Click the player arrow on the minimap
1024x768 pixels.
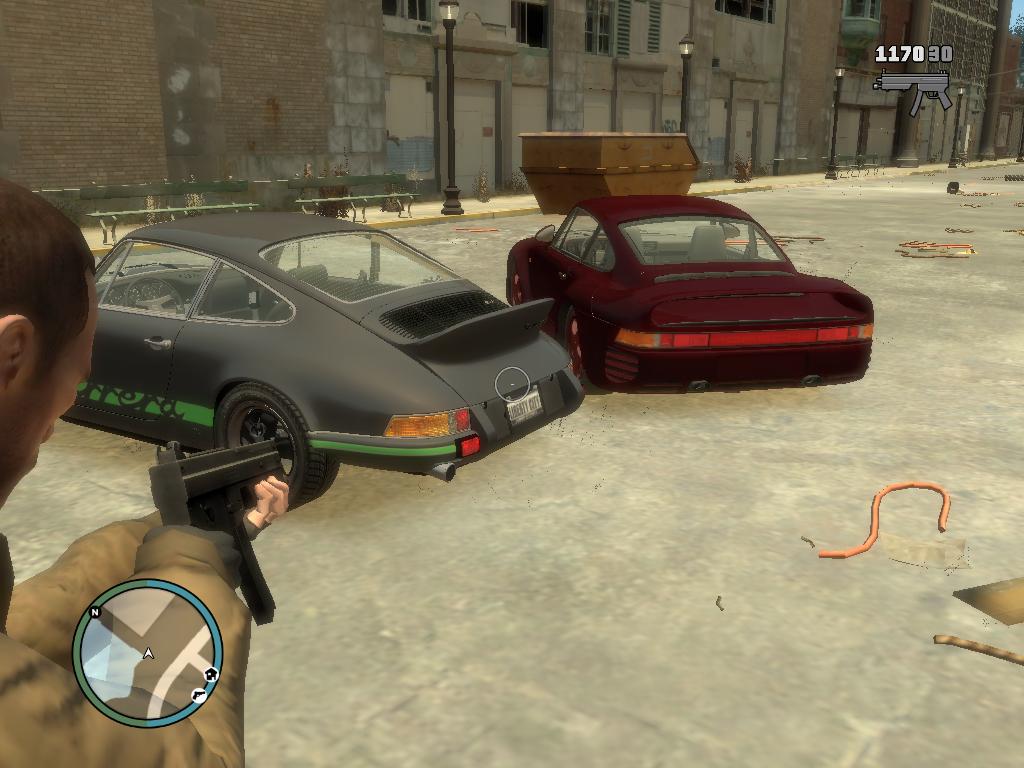coord(148,654)
